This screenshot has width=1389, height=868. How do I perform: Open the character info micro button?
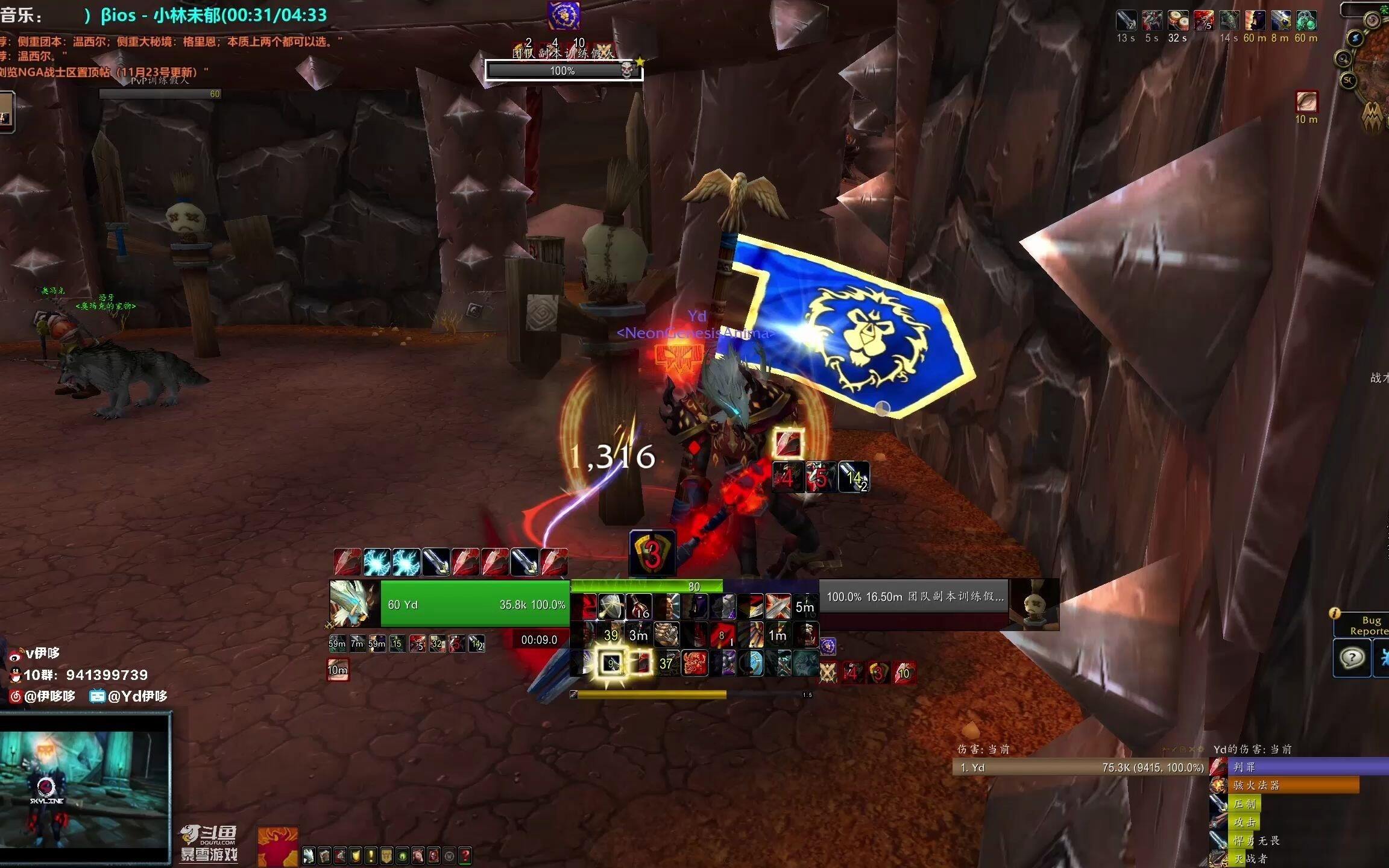pos(309,855)
